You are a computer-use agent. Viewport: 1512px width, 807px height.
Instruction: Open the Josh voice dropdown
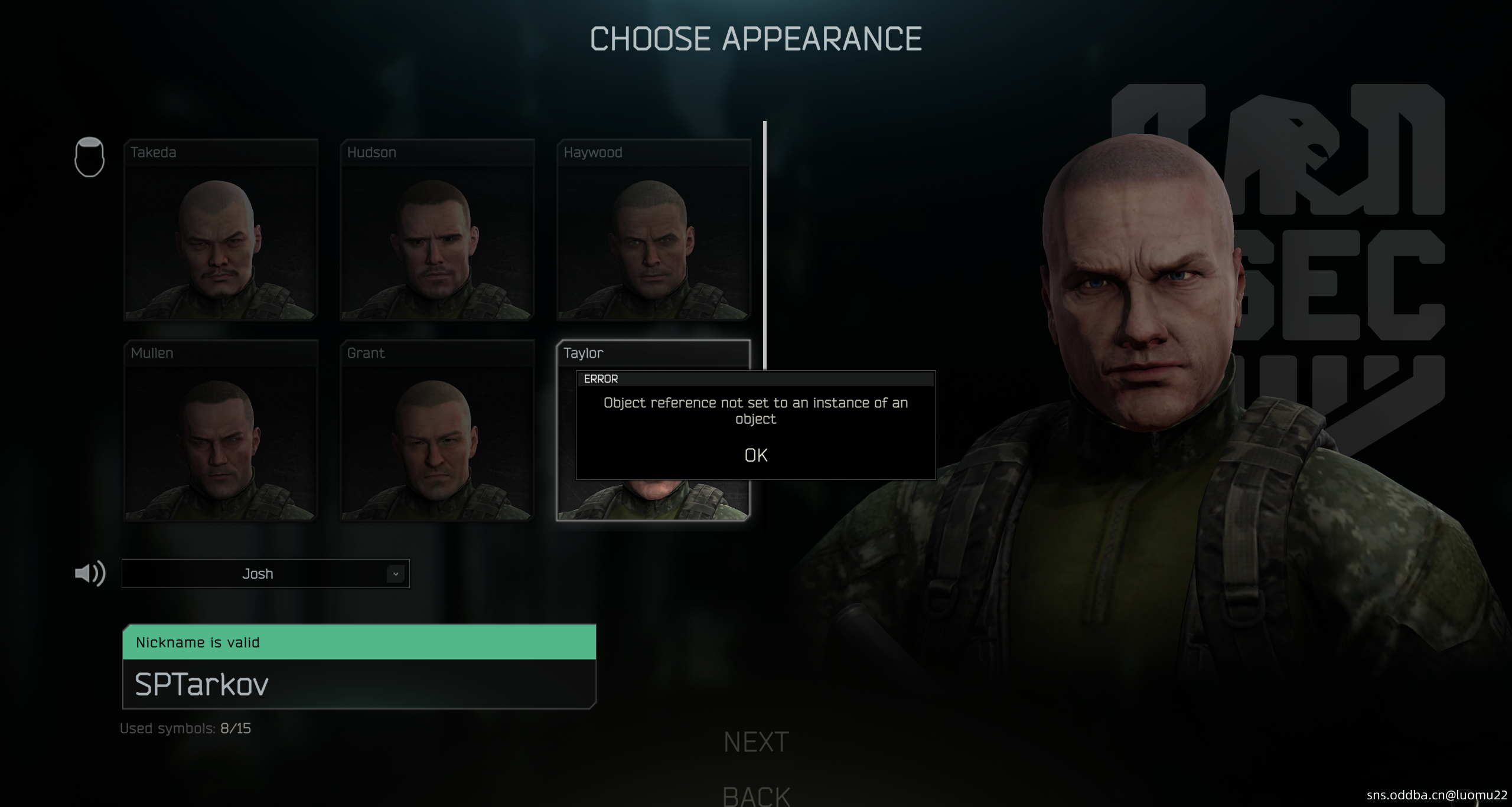pos(265,573)
